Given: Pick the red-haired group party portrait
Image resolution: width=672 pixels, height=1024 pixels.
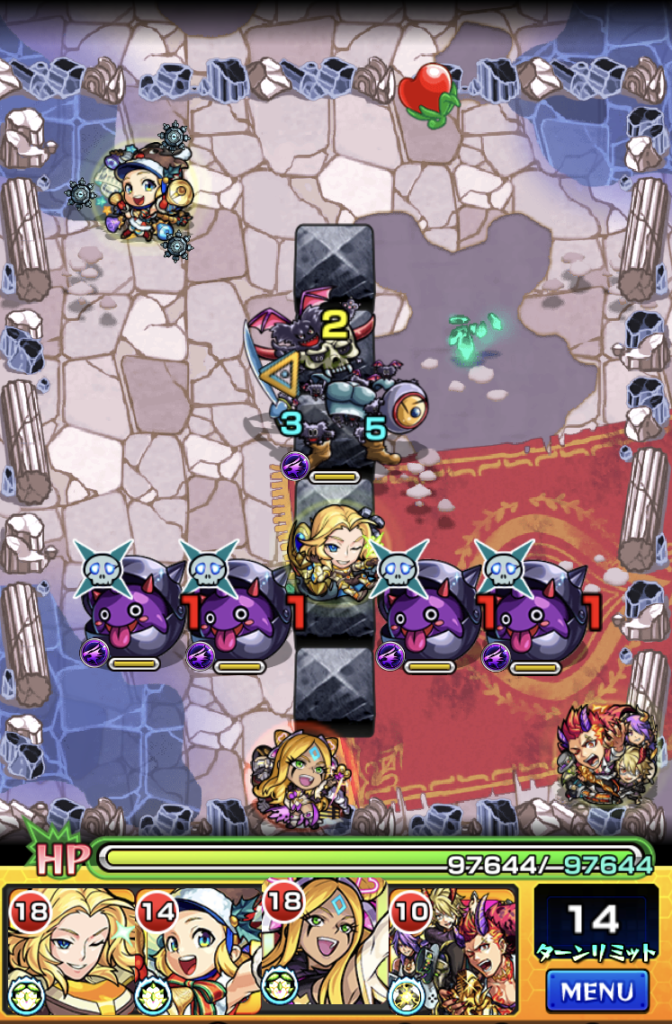Looking at the screenshot, I should coord(452,950).
